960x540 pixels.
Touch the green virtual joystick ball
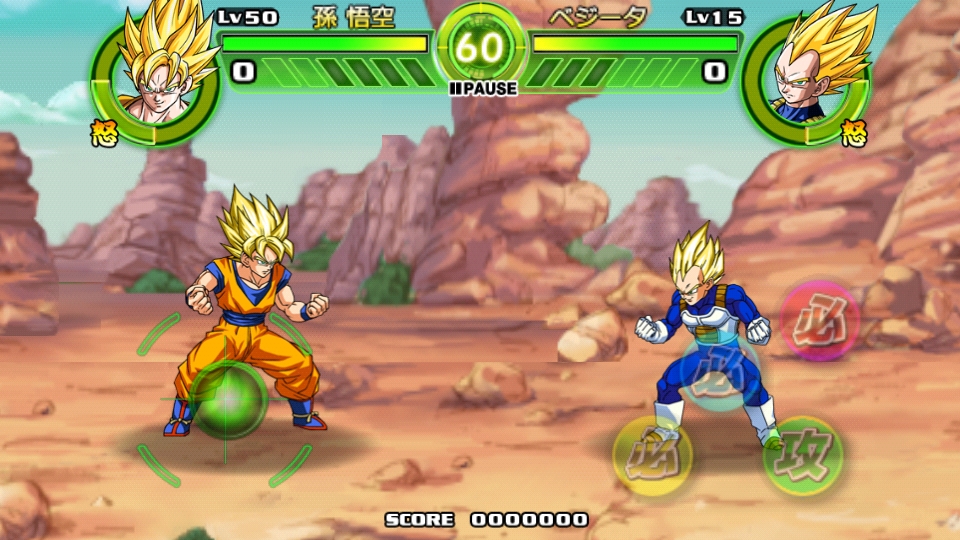coord(228,400)
